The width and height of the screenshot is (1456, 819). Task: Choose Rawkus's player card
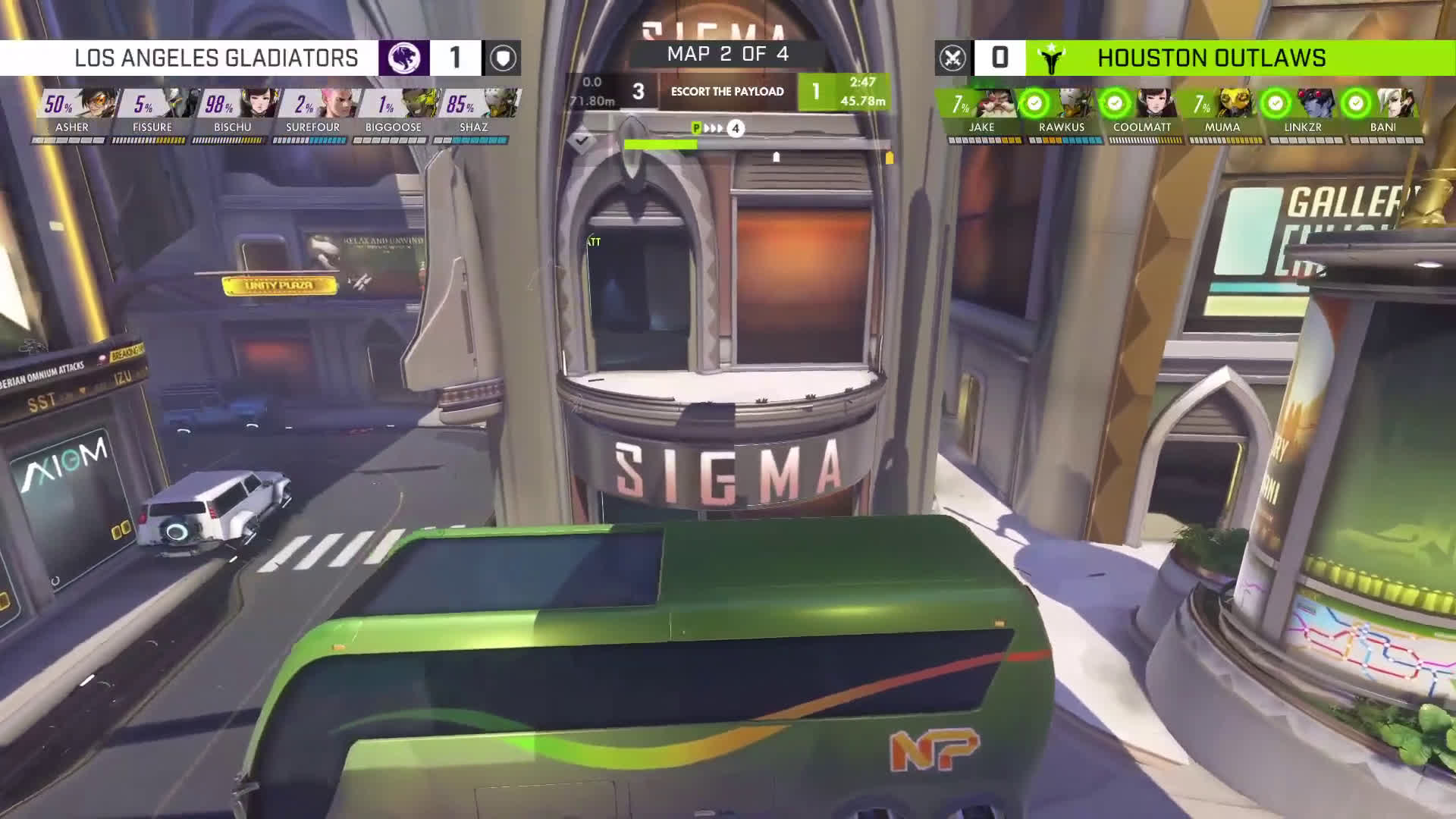coord(1062,115)
